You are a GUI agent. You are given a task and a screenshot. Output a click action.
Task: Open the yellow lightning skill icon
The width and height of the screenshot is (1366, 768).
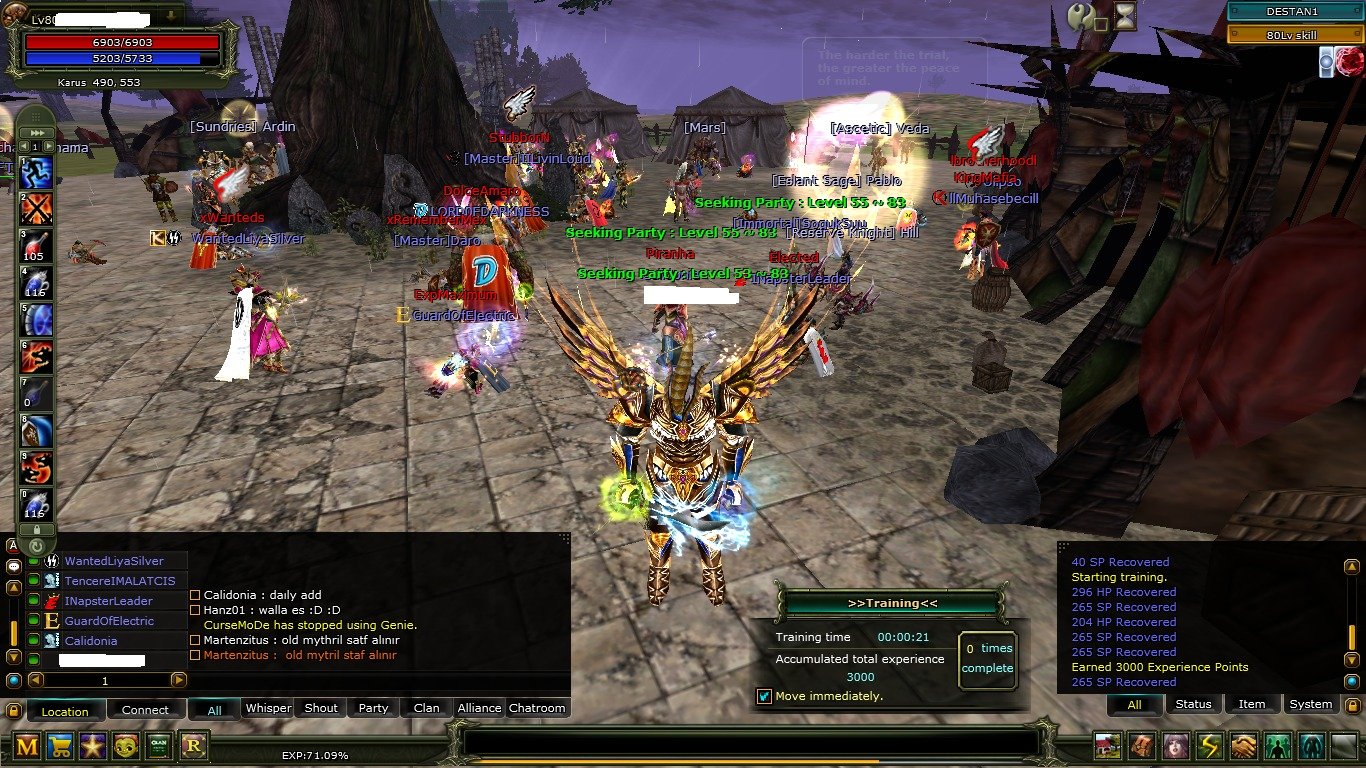pos(1210,746)
